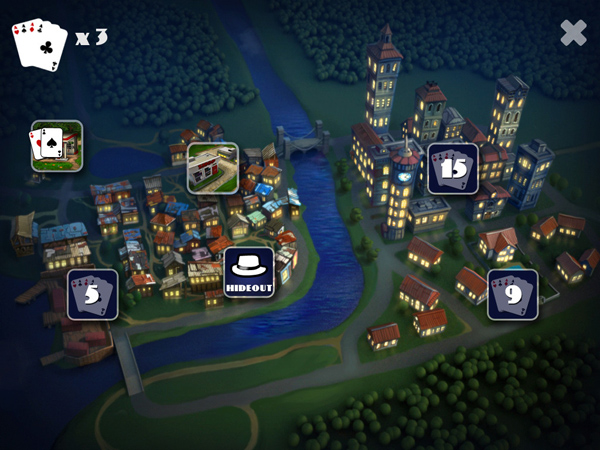Close the town map screen
The height and width of the screenshot is (450, 600).
(573, 33)
